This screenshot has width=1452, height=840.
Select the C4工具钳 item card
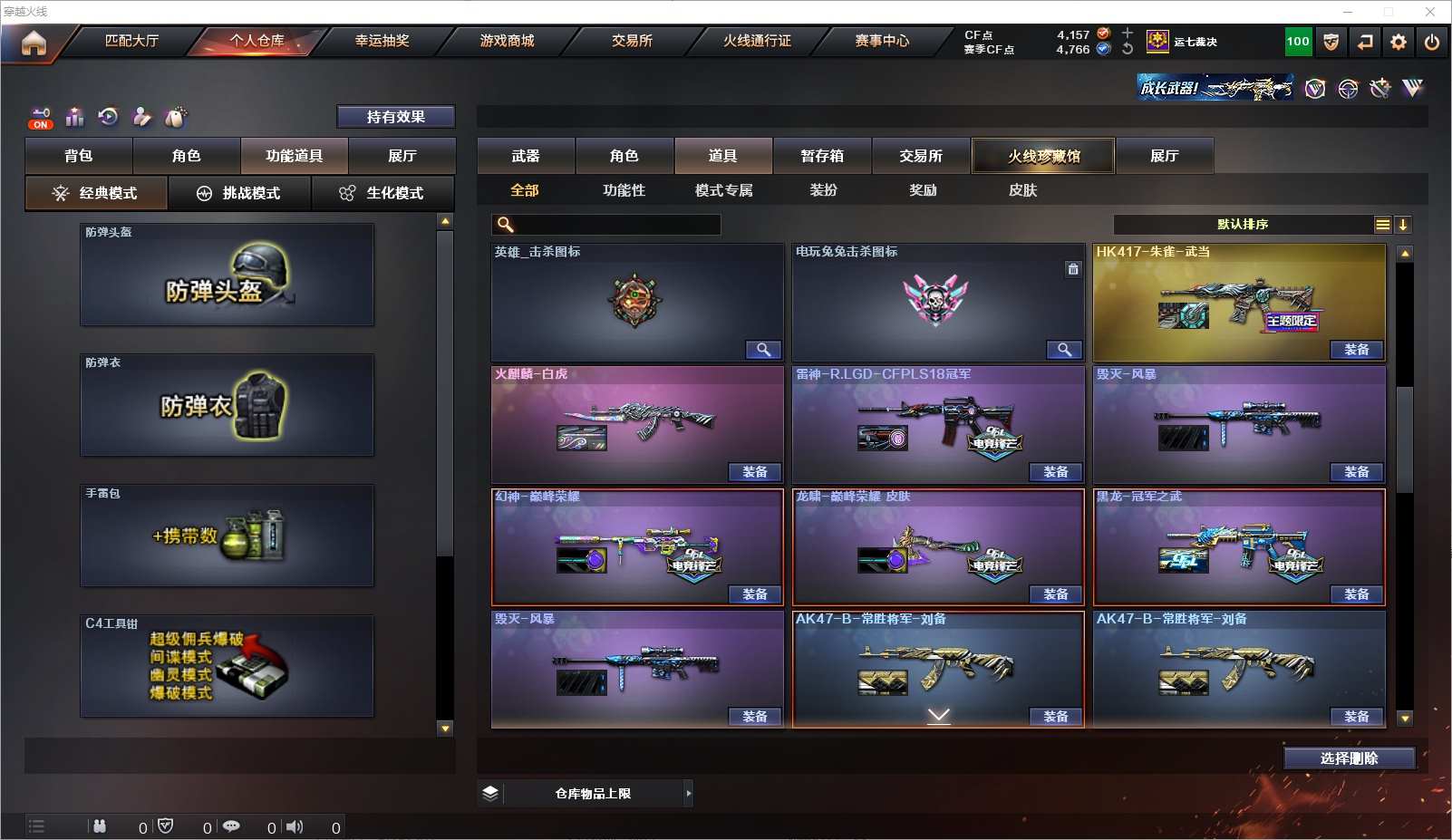[227, 666]
